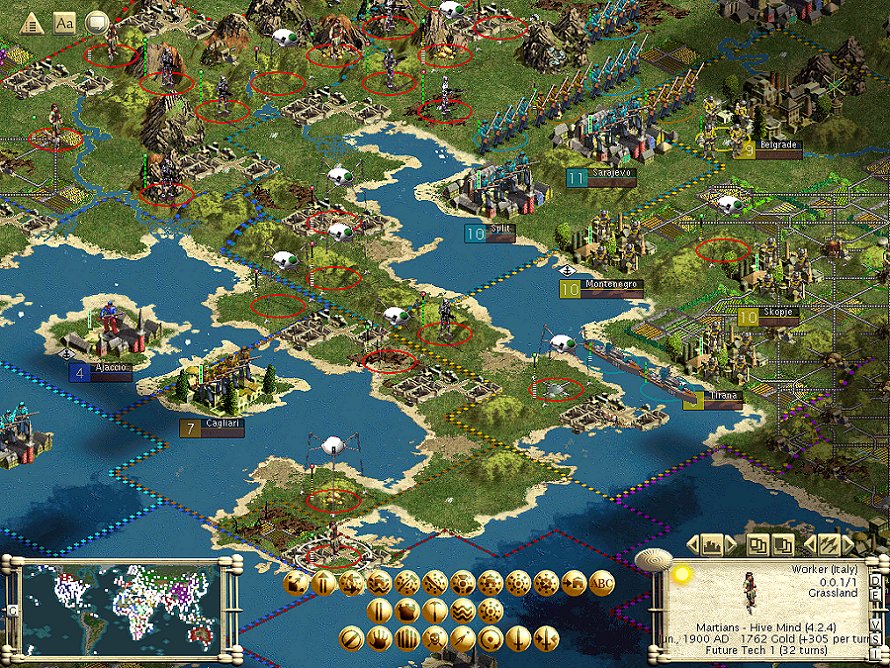
Task: Click the world minimap
Action: [120, 605]
